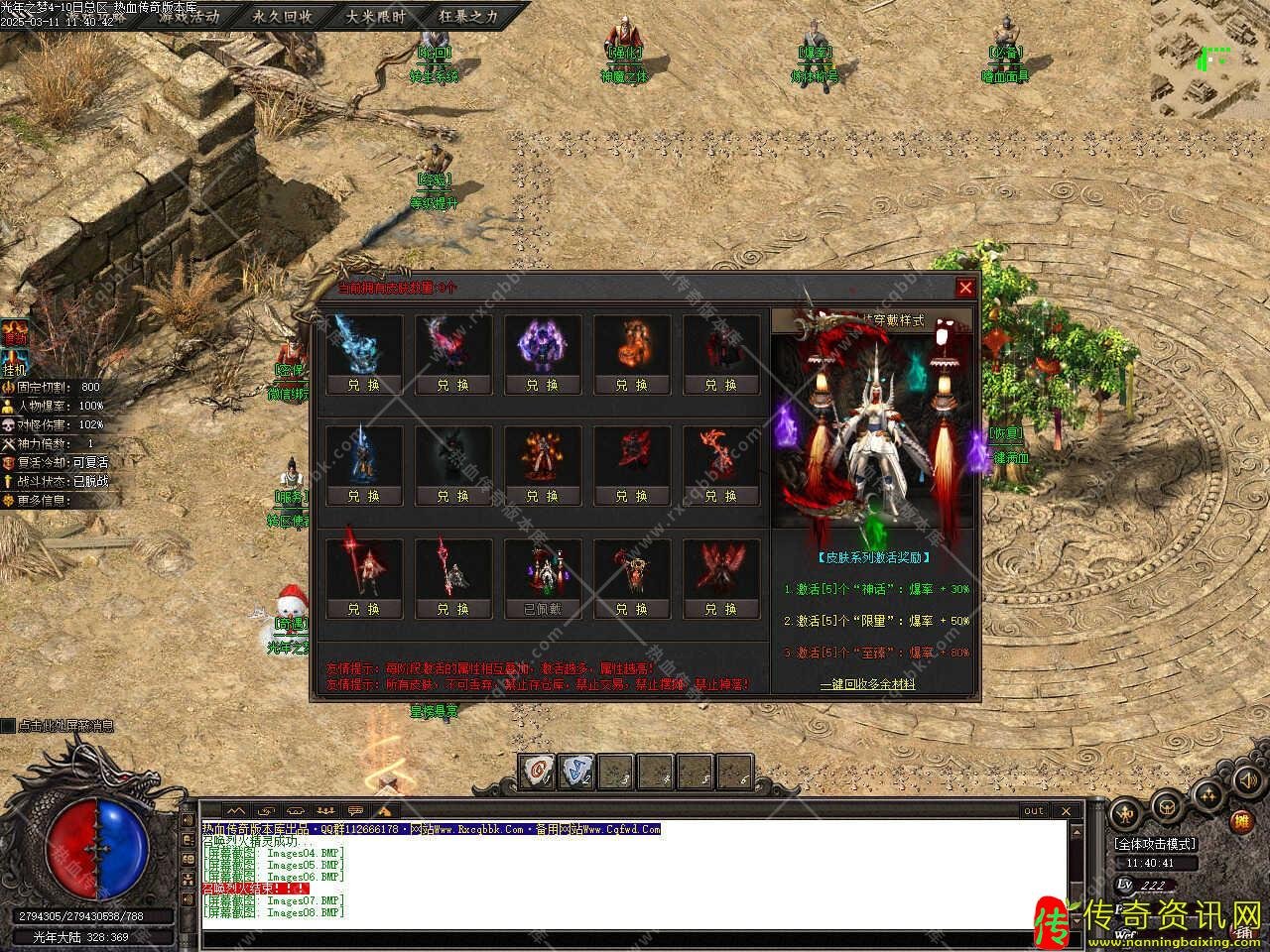
Task: Toggle the 挂机 auto-battle icon
Action: tap(14, 367)
